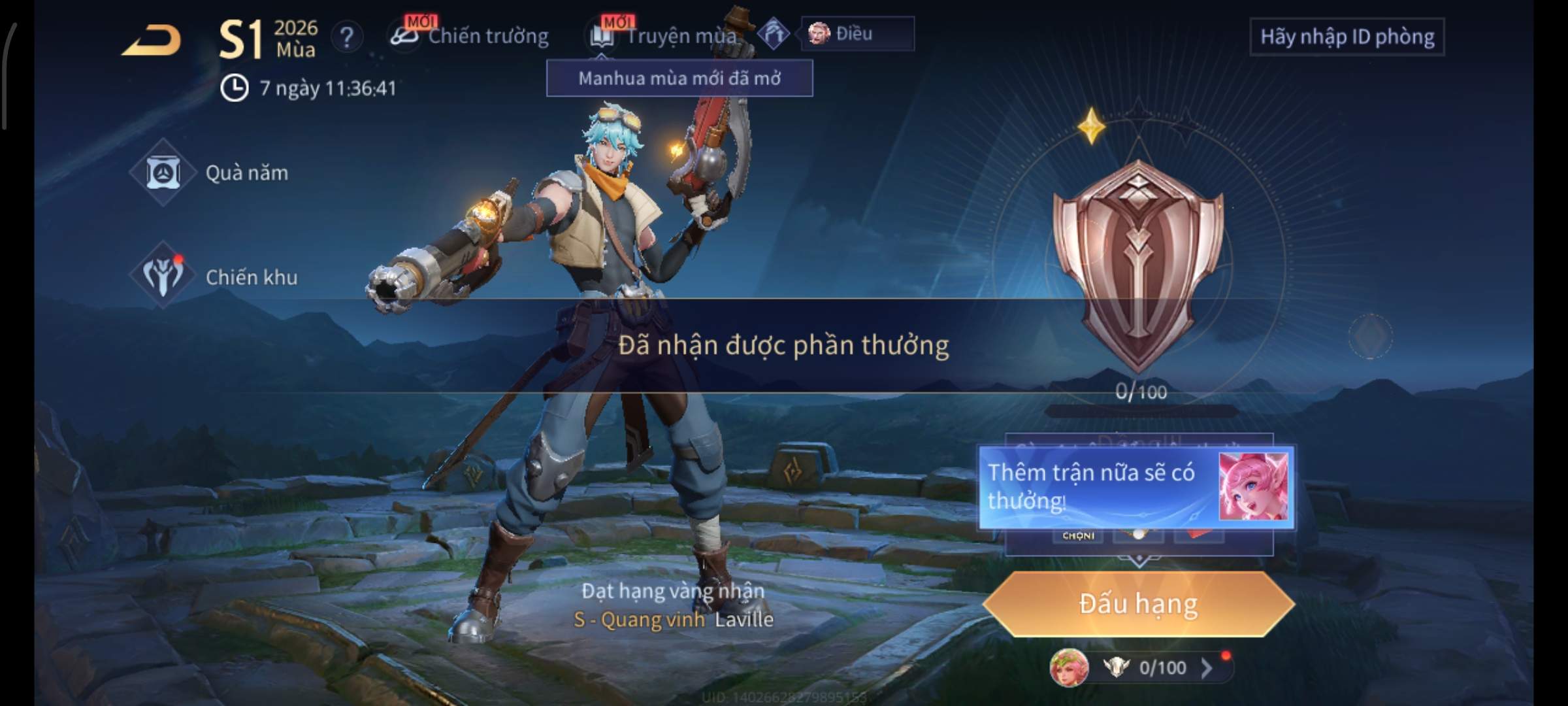The height and width of the screenshot is (706, 1568).
Task: Click the Hãy nhập ID phòng field
Action: 1347,37
